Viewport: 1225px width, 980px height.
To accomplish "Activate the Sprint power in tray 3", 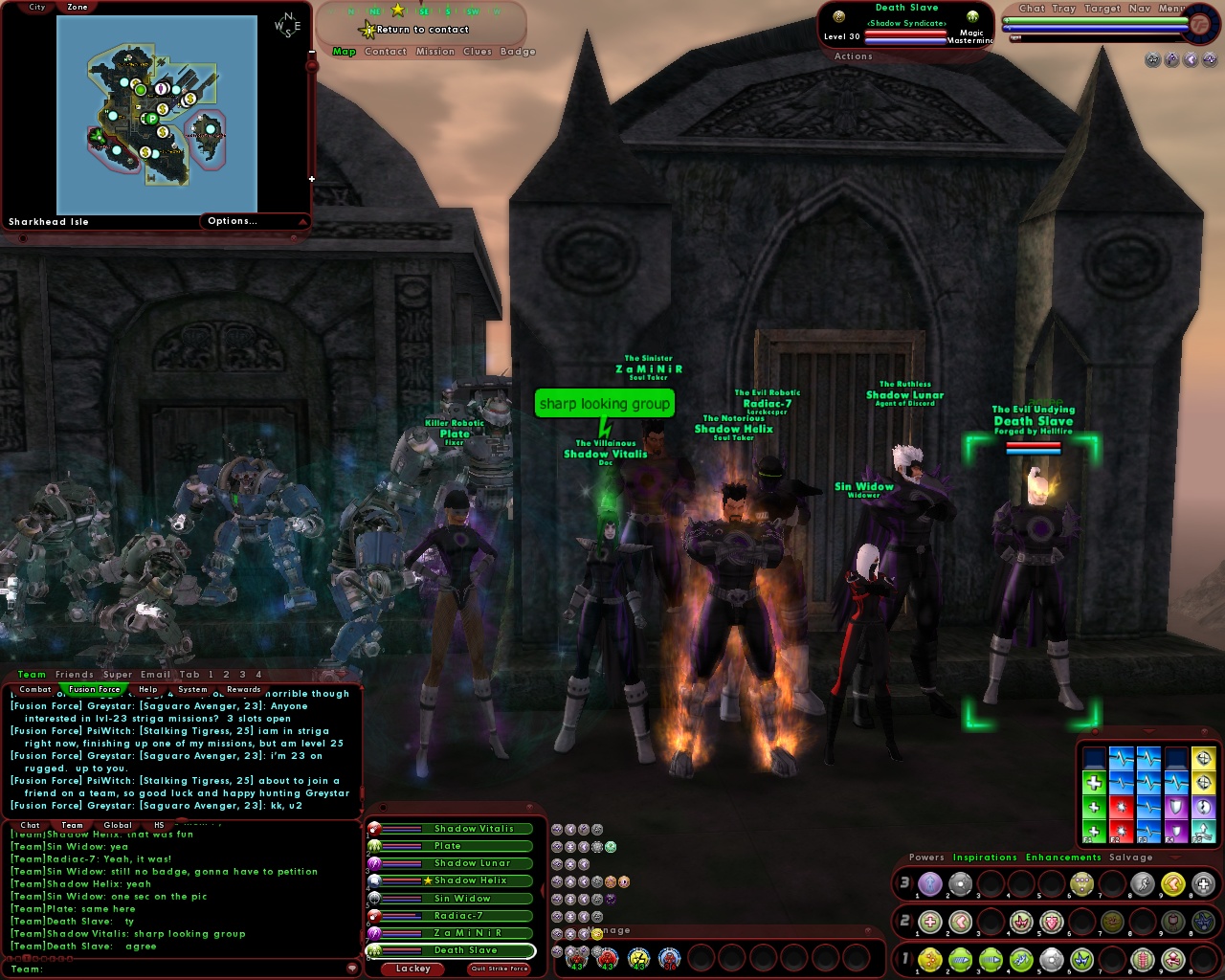I will pyautogui.click(x=1142, y=885).
